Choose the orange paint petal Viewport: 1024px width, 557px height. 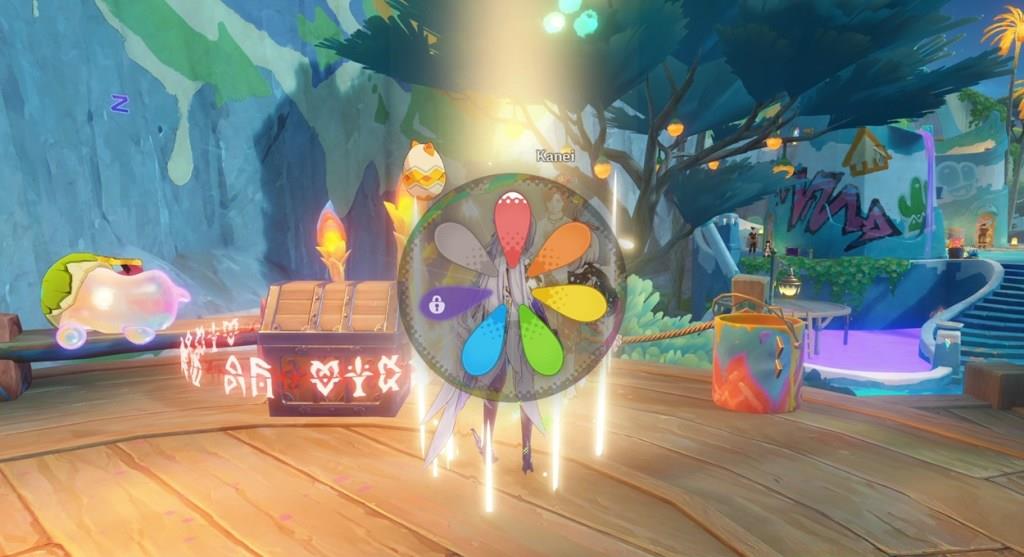(x=561, y=247)
